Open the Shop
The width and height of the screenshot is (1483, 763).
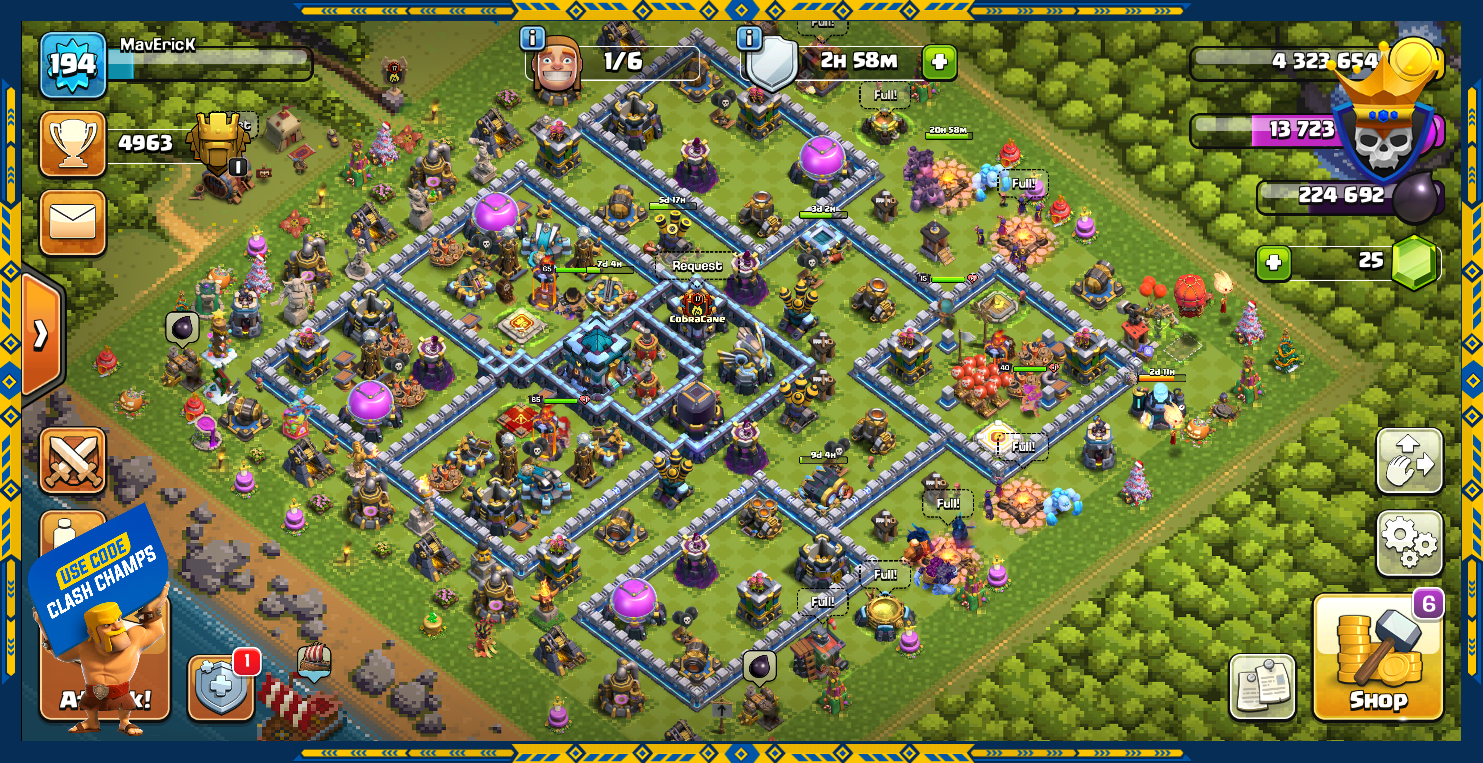1377,657
